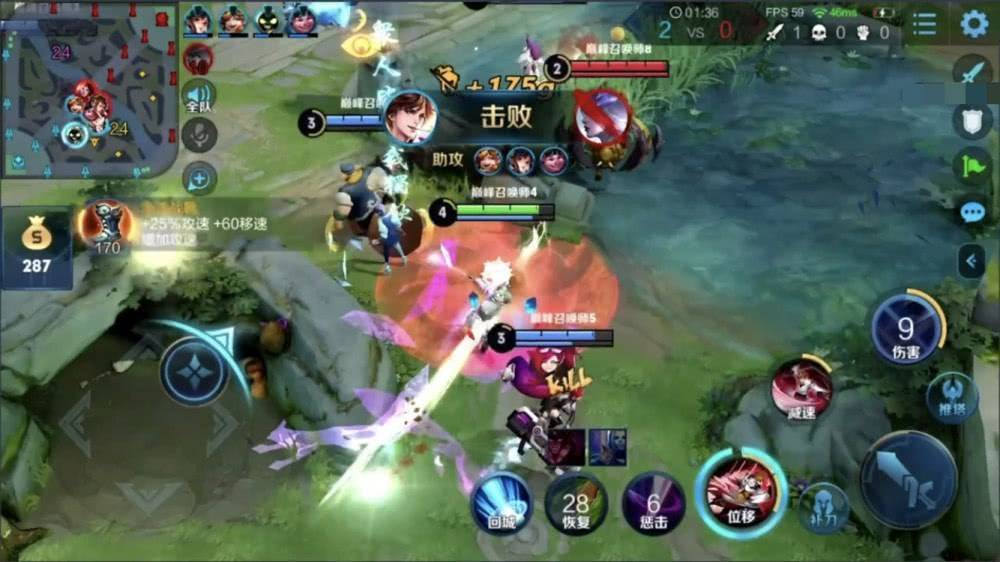Toggle the 全队 team voice speaker
Image resolution: width=1000 pixels, height=562 pixels.
199,96
